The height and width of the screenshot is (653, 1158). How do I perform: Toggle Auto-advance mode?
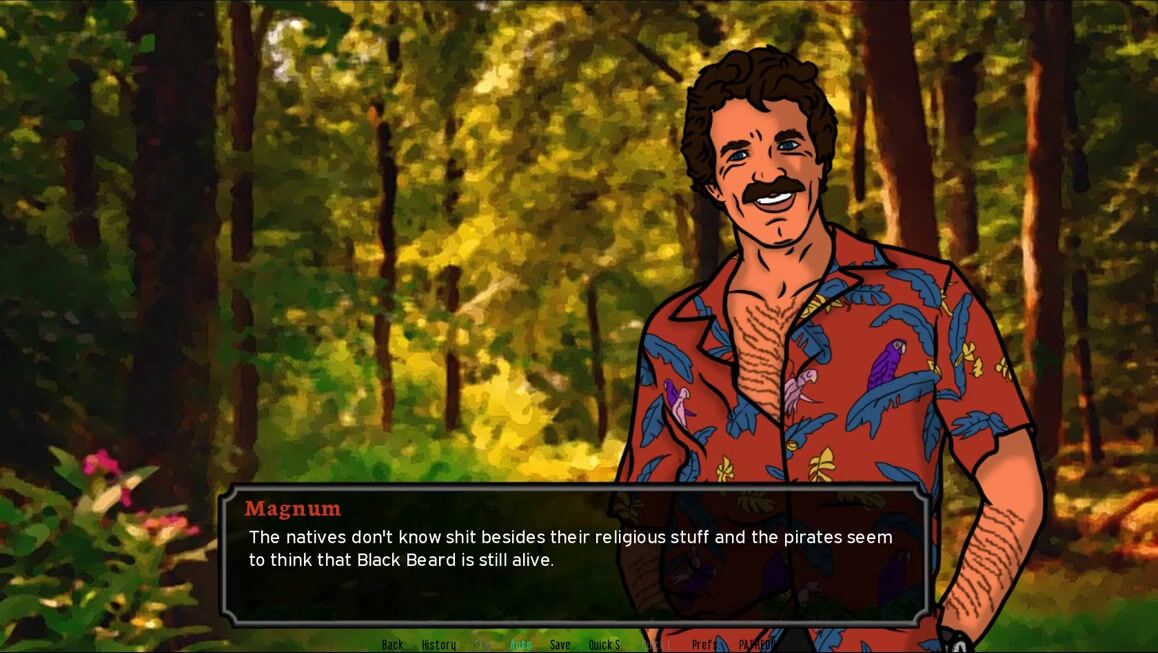(x=521, y=645)
